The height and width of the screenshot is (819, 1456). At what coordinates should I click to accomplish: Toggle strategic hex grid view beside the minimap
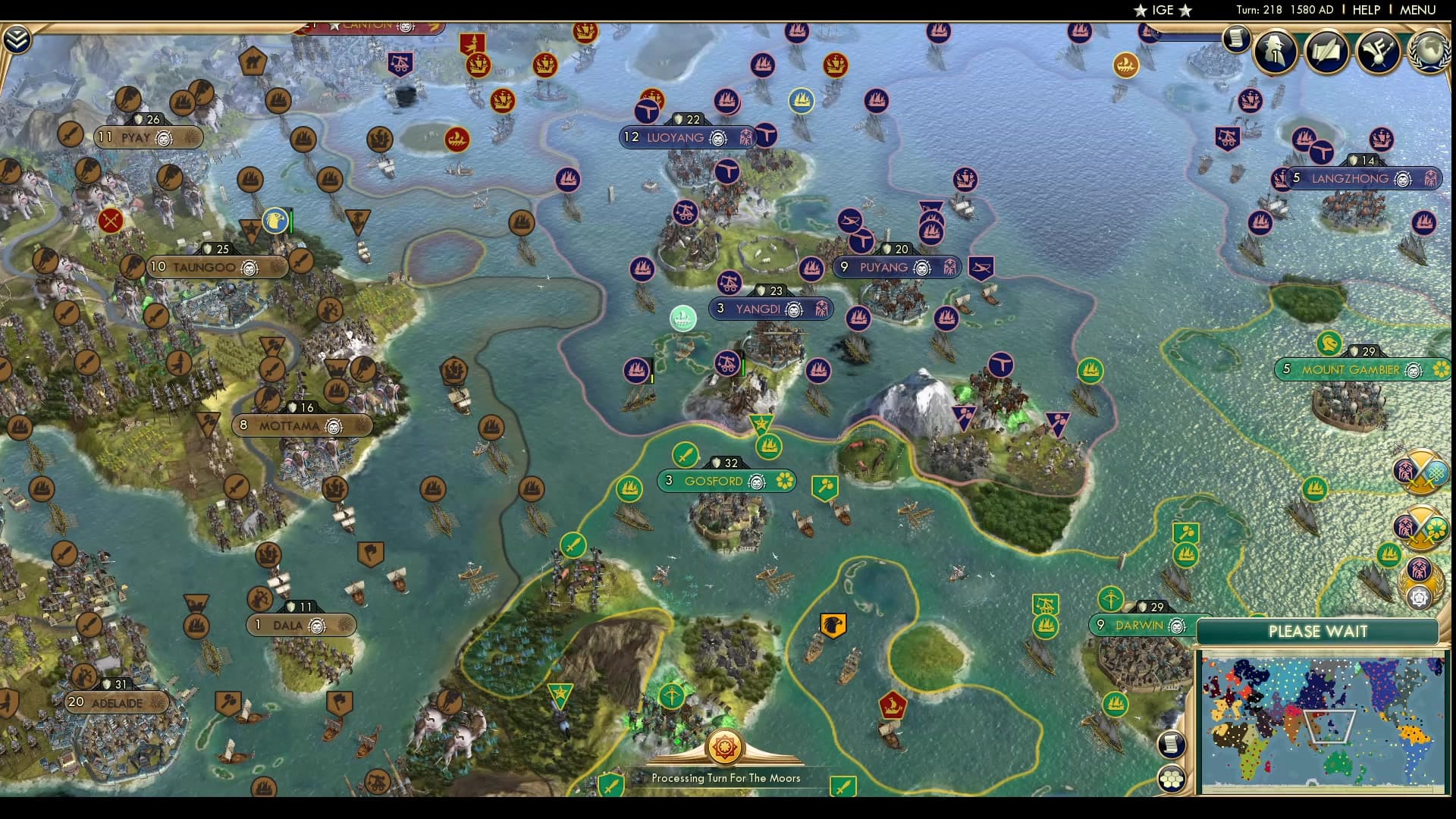click(x=1170, y=778)
